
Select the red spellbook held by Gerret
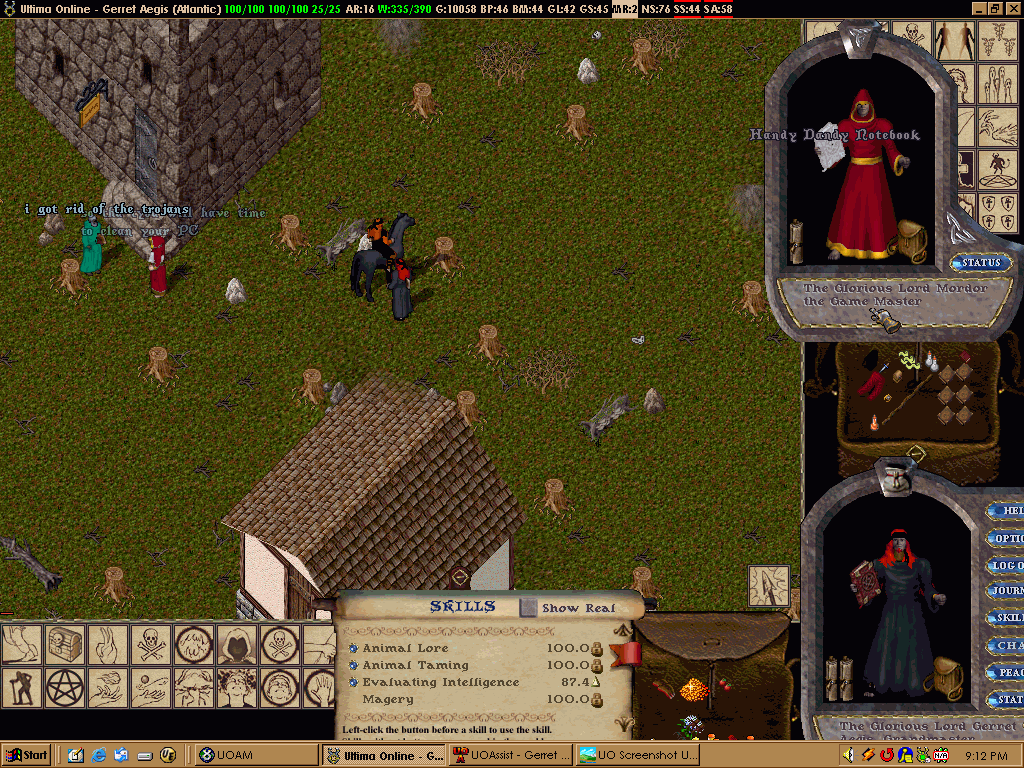point(864,582)
